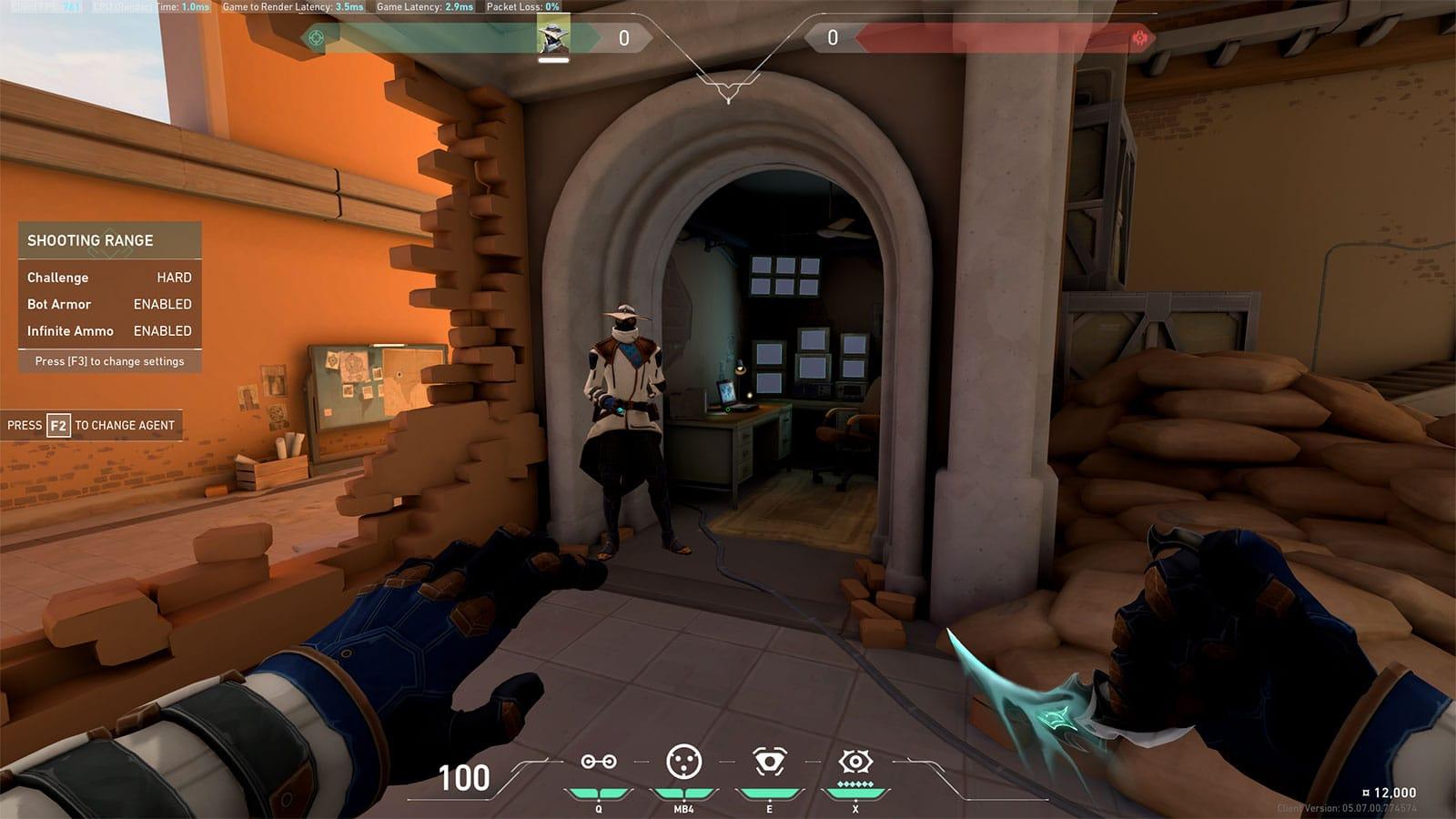The height and width of the screenshot is (819, 1456).
Task: Select the Cyber Cage ability icon
Action: pyautogui.click(x=683, y=762)
